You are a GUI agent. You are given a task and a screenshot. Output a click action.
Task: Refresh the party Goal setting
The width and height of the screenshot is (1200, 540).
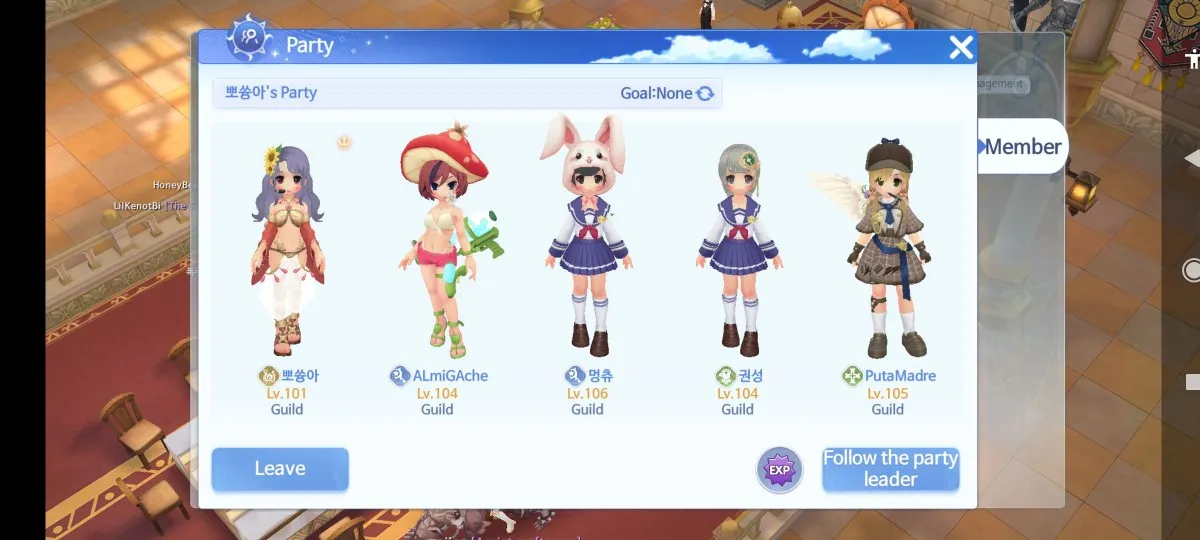pyautogui.click(x=705, y=93)
